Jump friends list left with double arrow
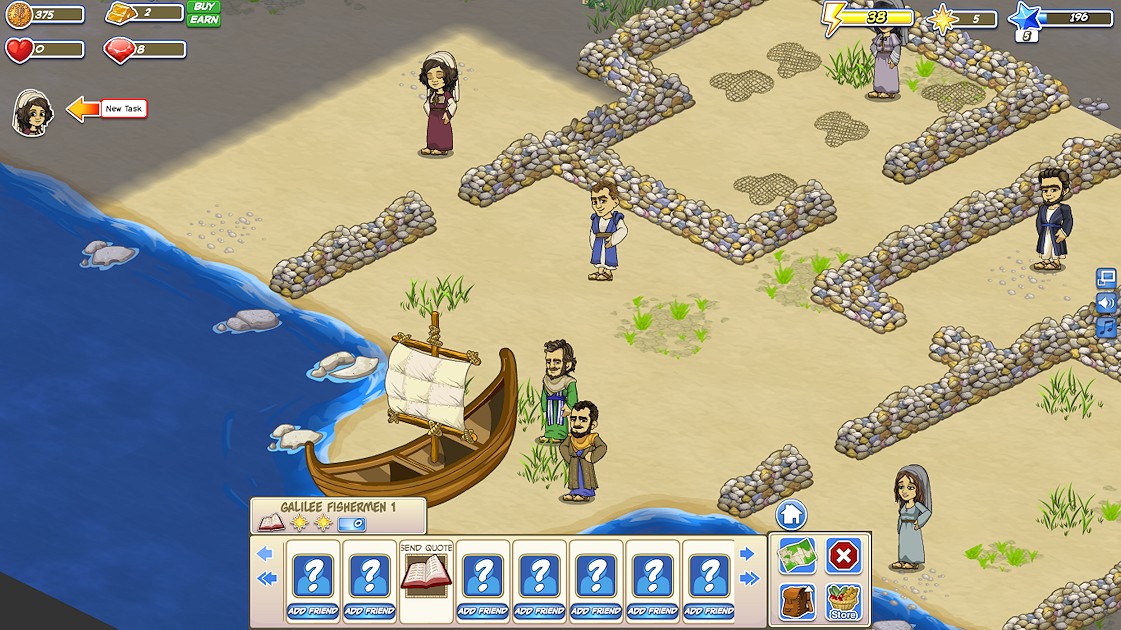 click(265, 579)
